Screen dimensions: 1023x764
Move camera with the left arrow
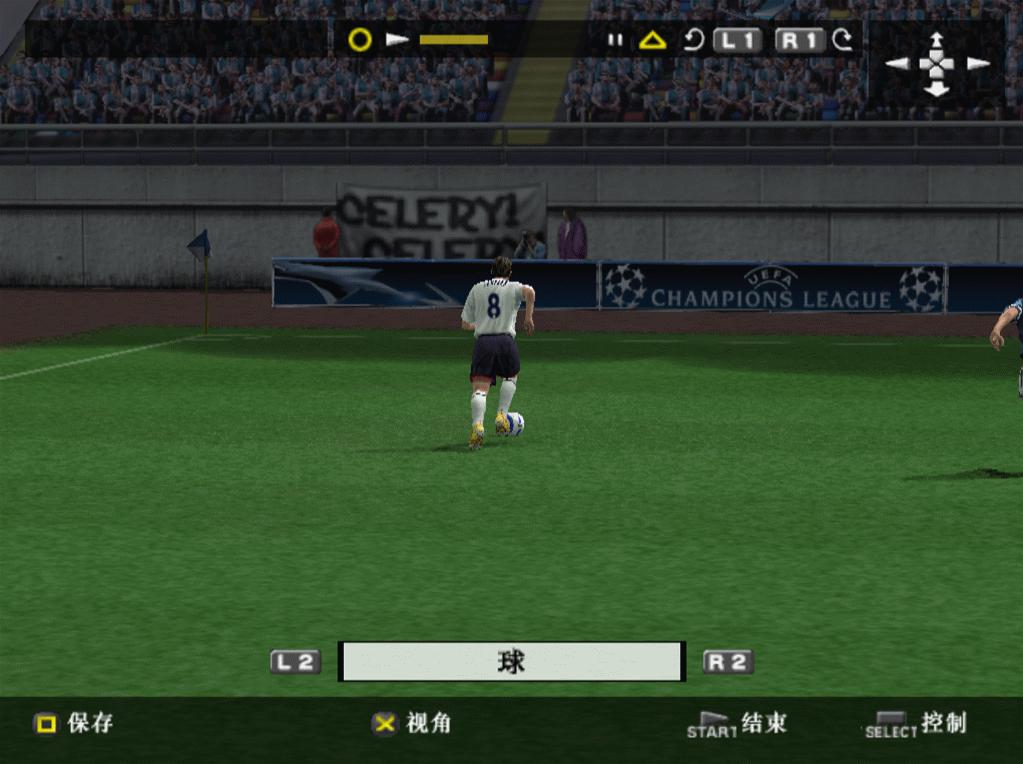(897, 64)
